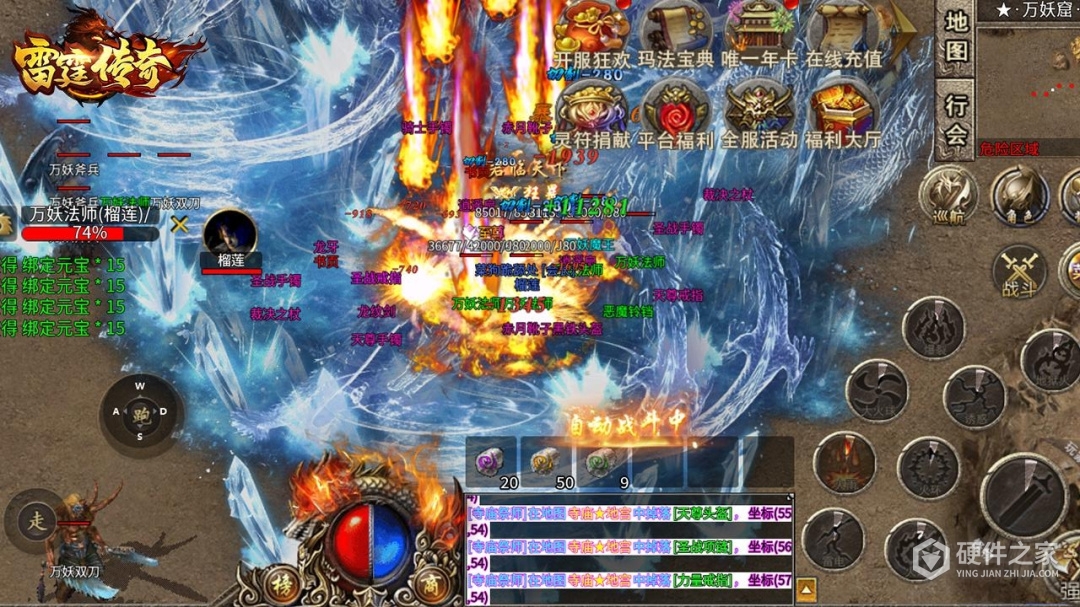Viewport: 1080px width, 607px height.
Task: Cast the 火雨 fire rain skill
Action: click(844, 462)
